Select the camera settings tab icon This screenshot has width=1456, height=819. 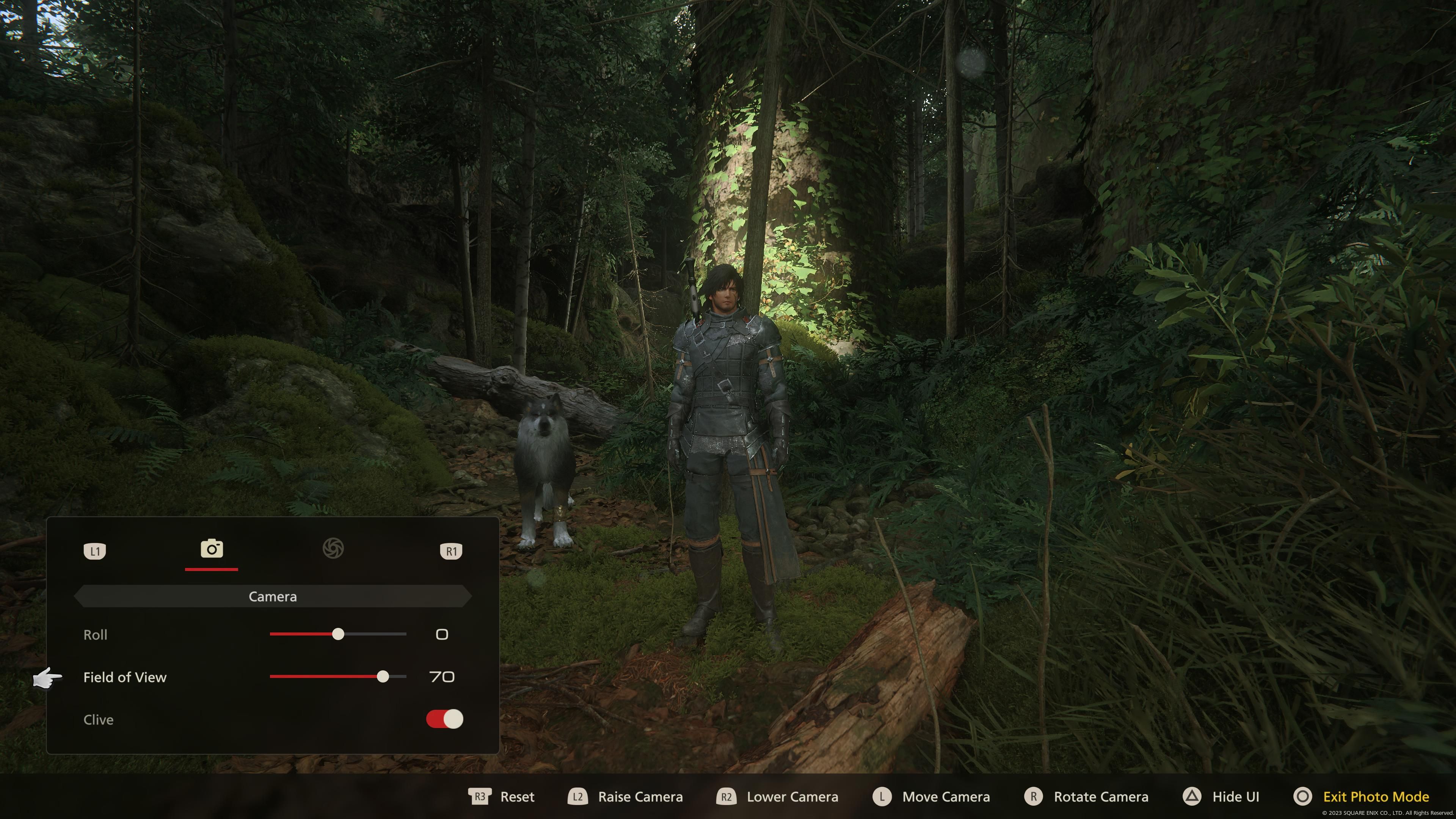[x=211, y=549]
